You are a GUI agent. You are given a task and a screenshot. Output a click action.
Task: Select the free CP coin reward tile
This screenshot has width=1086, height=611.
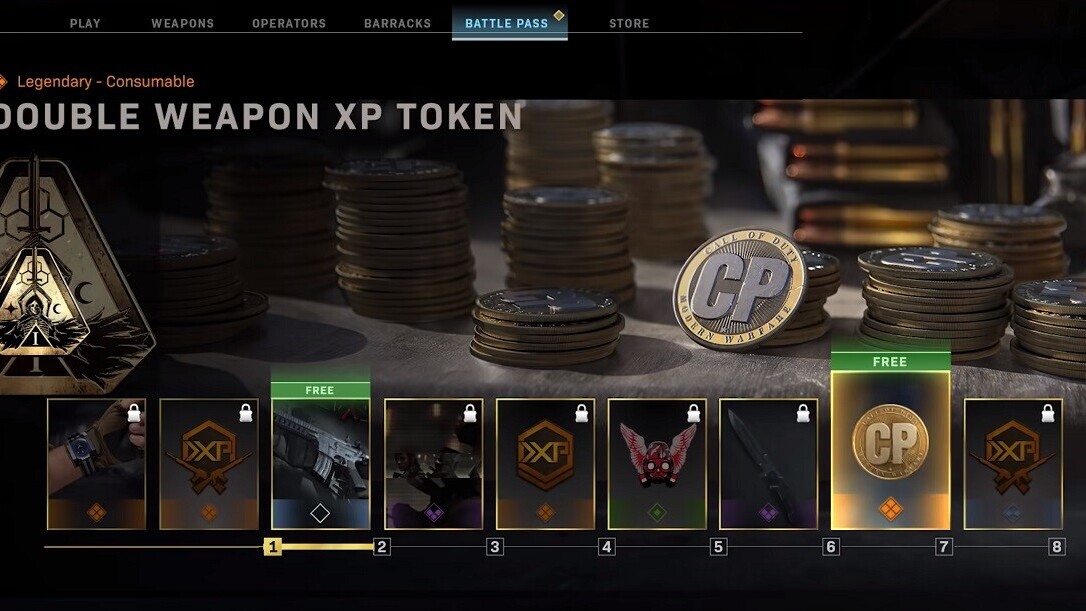[x=890, y=448]
